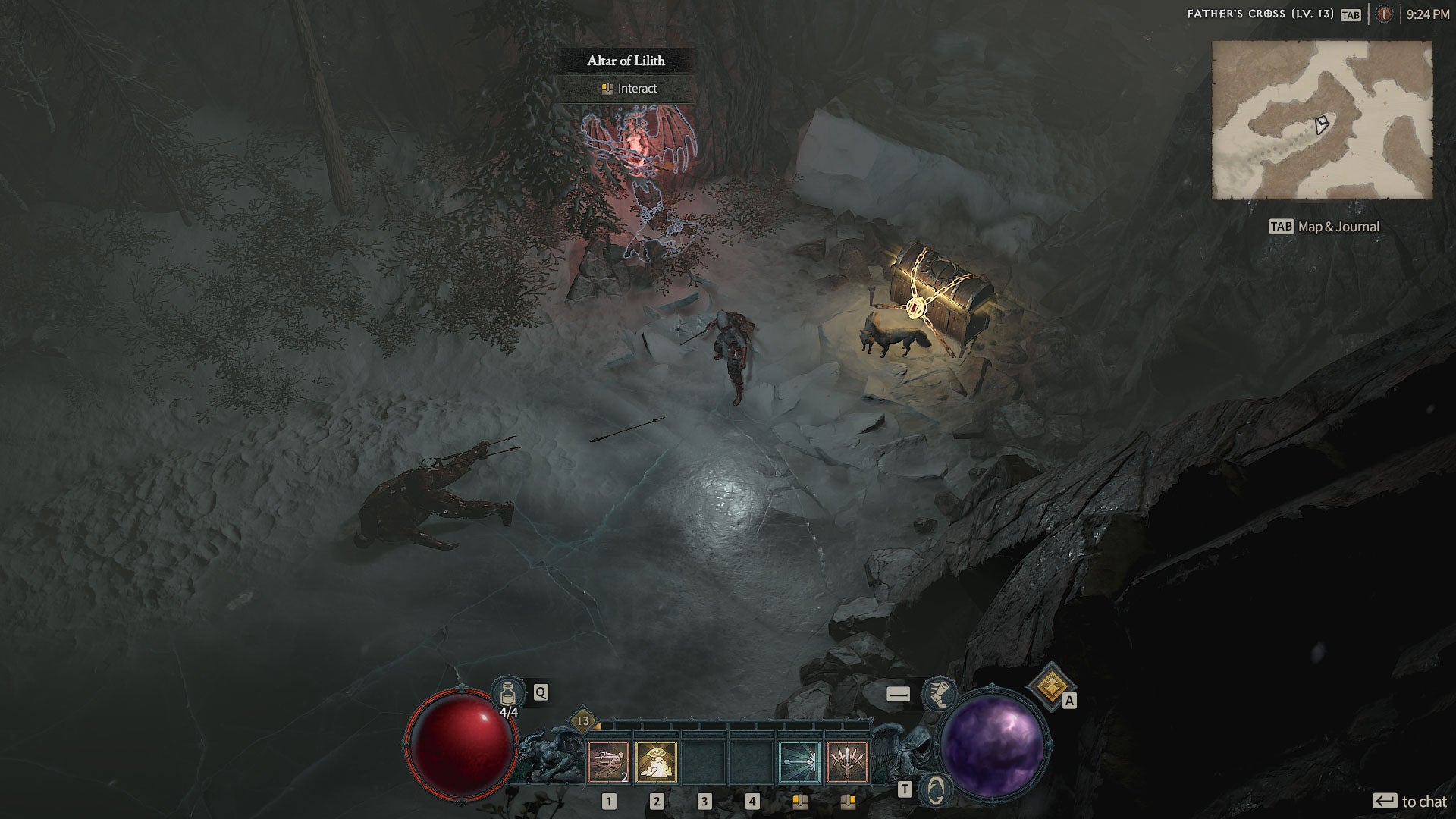Click the swirling portal icon beside the purple orb

[935, 789]
